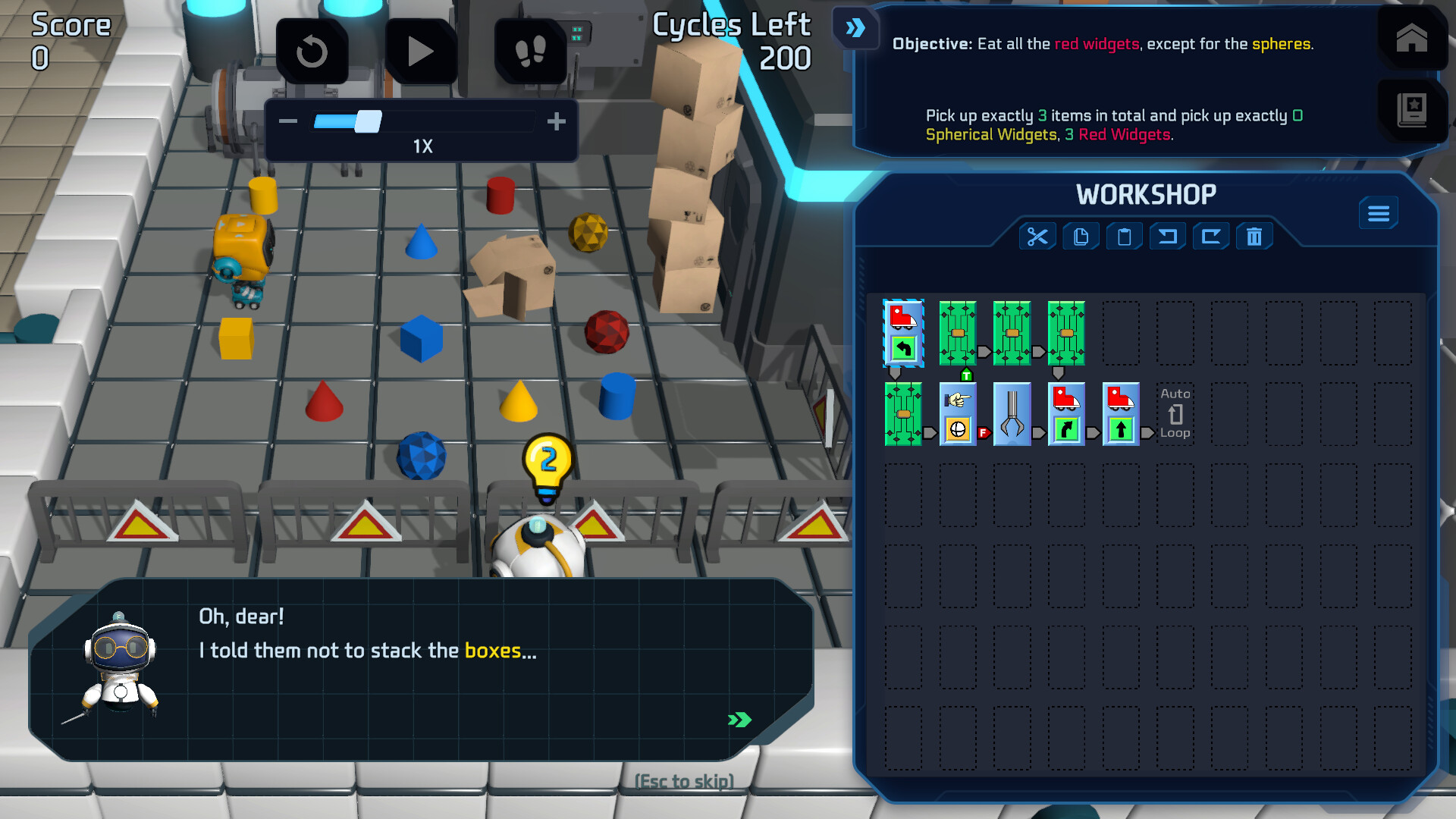Delete with the trash can tool
This screenshot has height=819, width=1456.
(1254, 237)
